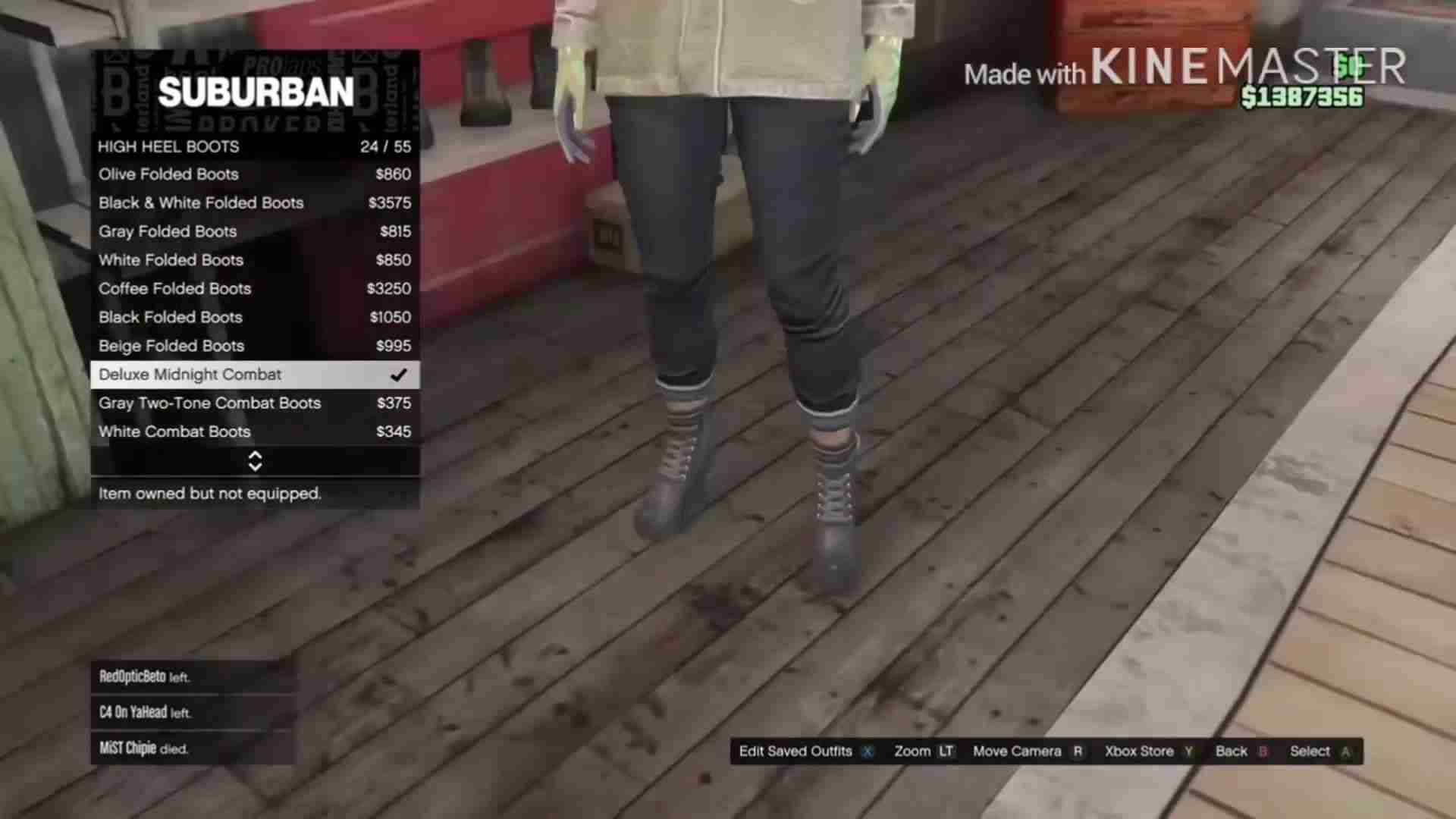Click the RedOpticBeto kill feed entry

(143, 677)
